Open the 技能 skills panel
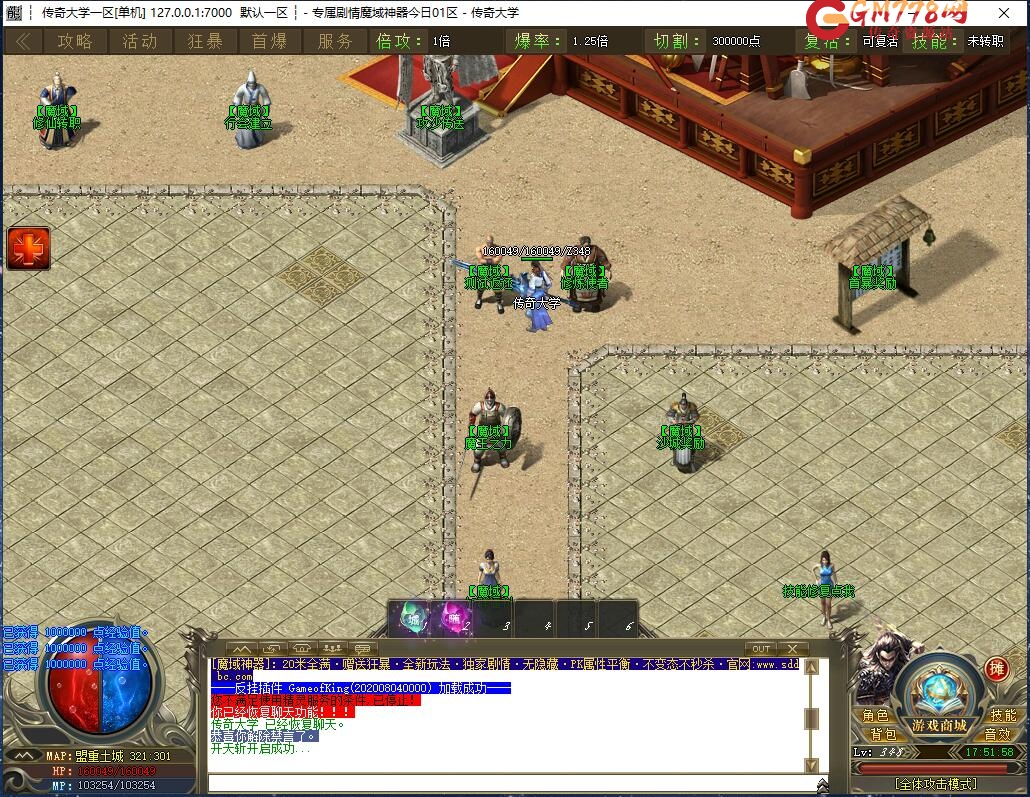The height and width of the screenshot is (797, 1030). pyautogui.click(x=1002, y=715)
